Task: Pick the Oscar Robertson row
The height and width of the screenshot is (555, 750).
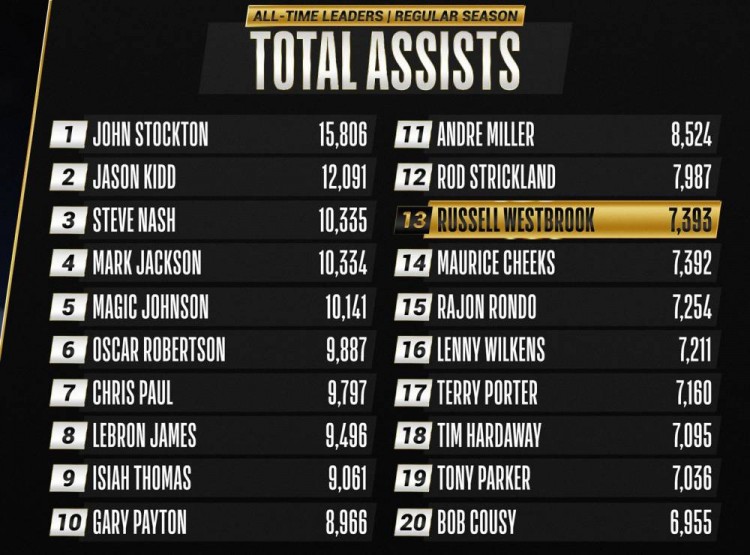Action: (x=210, y=349)
